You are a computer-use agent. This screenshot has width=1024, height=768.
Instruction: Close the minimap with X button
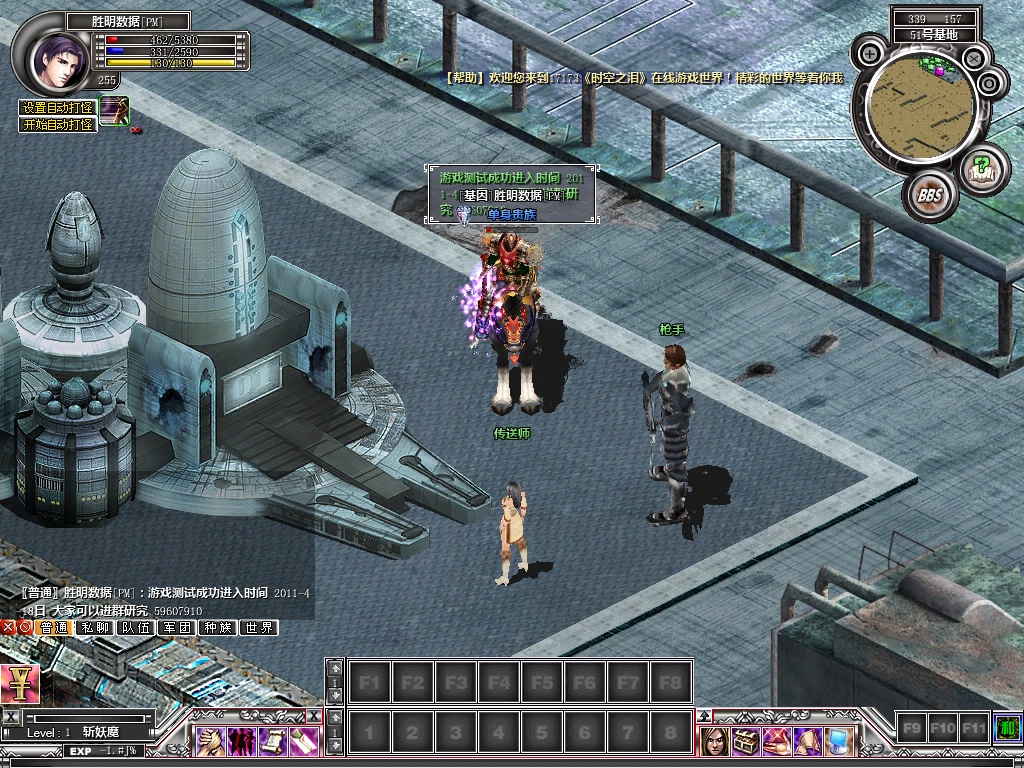972,59
